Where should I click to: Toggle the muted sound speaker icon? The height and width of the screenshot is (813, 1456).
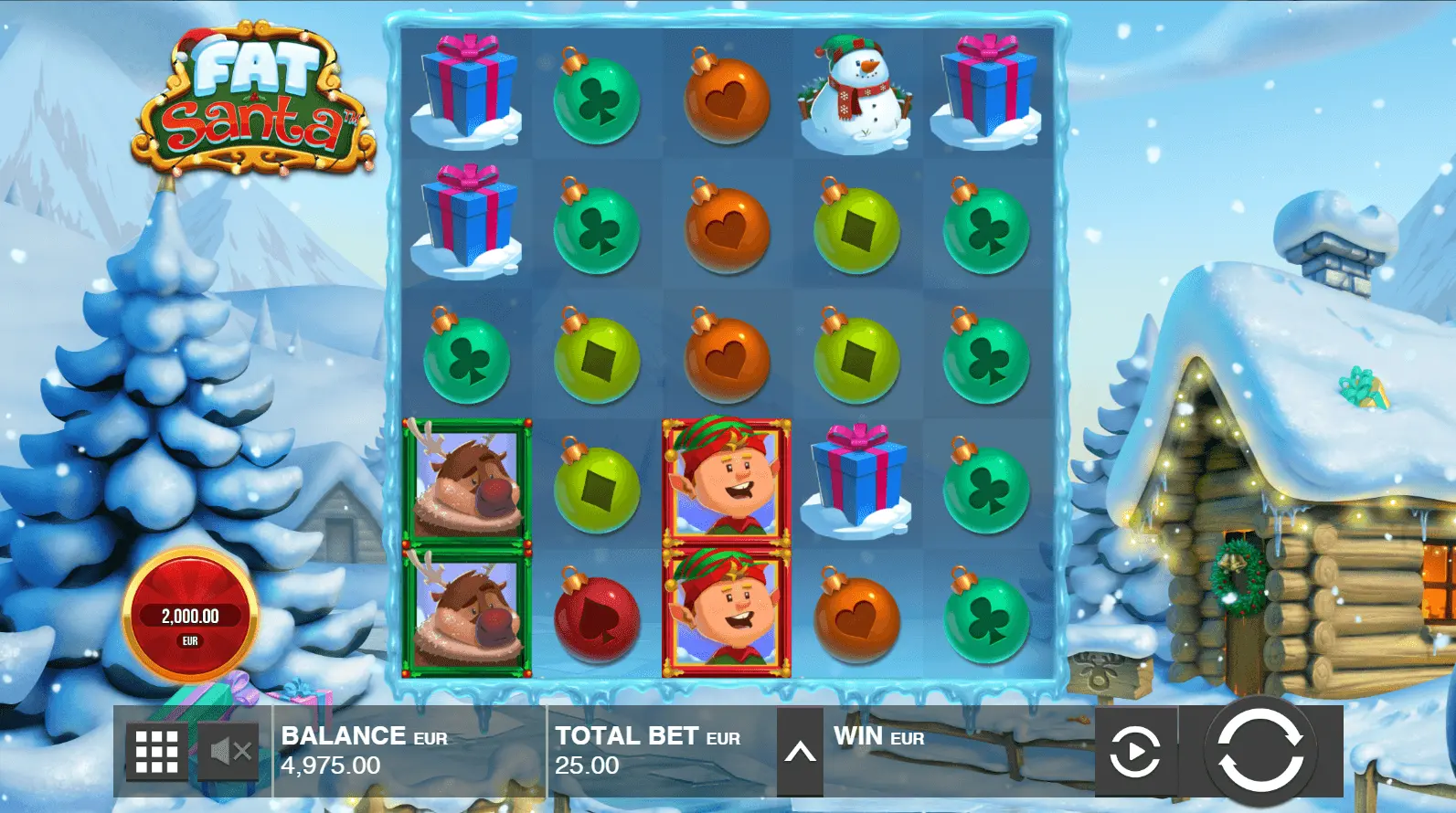tap(229, 752)
